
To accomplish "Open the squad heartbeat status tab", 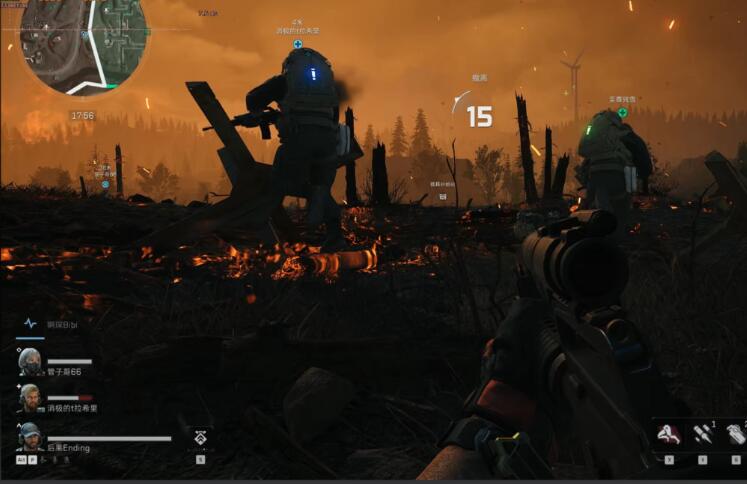I will (x=30, y=324).
